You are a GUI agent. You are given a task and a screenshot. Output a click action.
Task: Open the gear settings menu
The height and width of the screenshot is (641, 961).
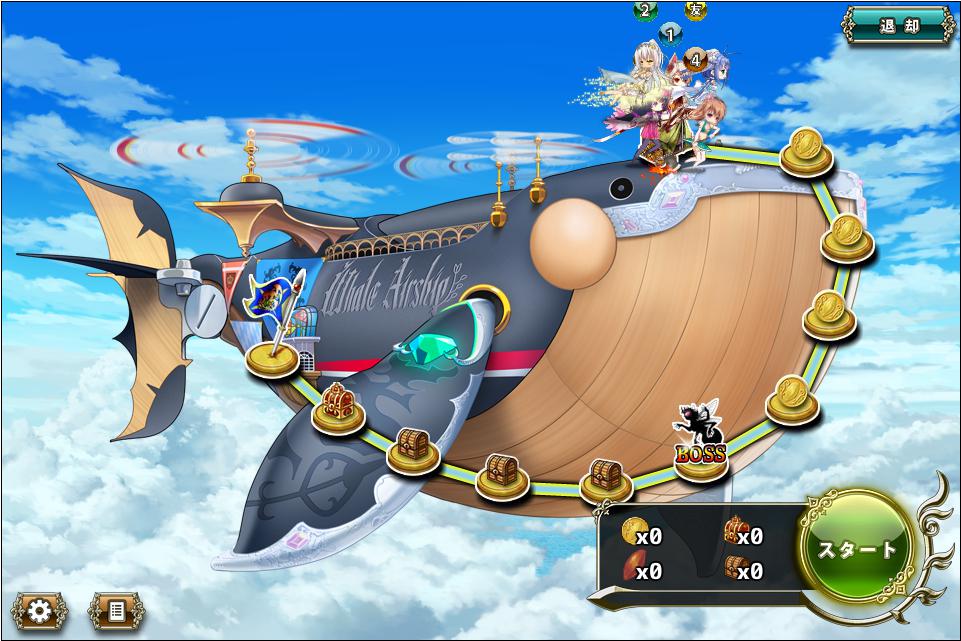pyautogui.click(x=39, y=609)
